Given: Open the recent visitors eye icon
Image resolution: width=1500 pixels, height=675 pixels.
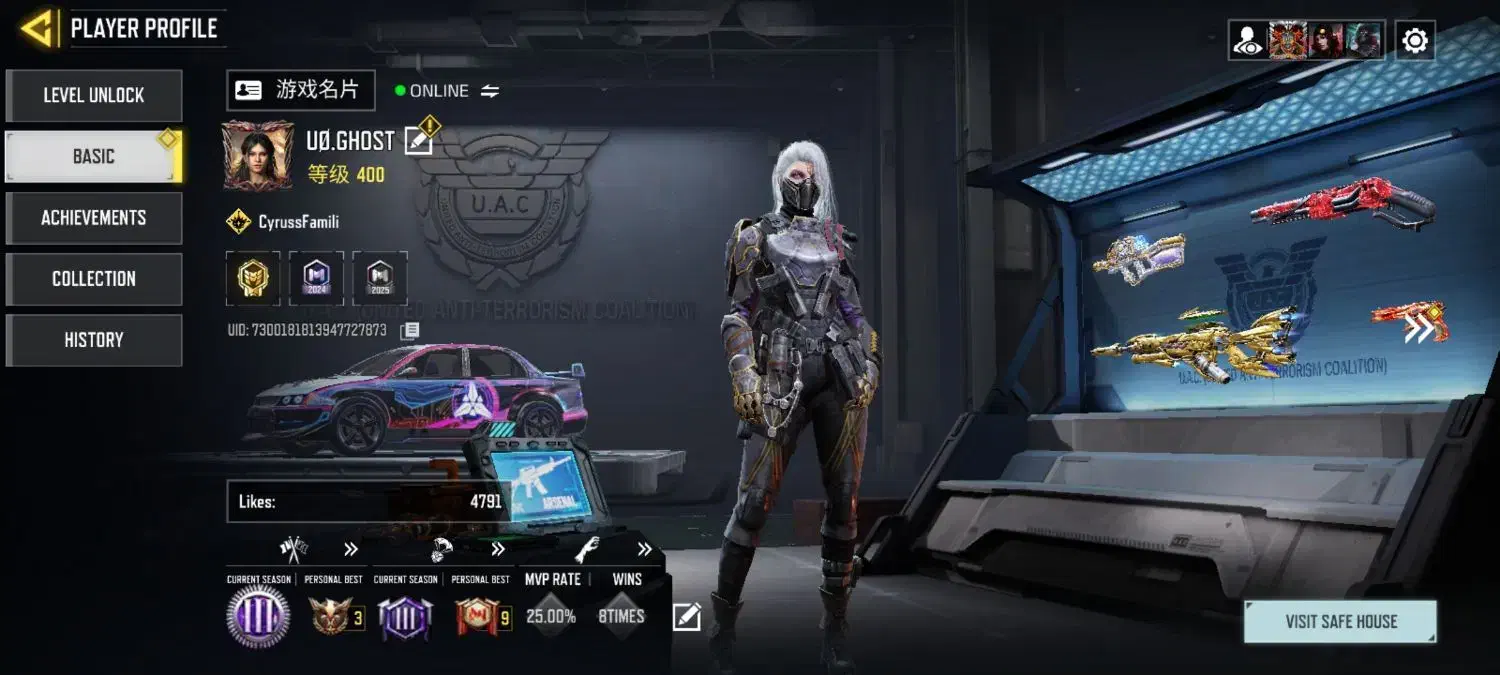Looking at the screenshot, I should [x=1247, y=41].
